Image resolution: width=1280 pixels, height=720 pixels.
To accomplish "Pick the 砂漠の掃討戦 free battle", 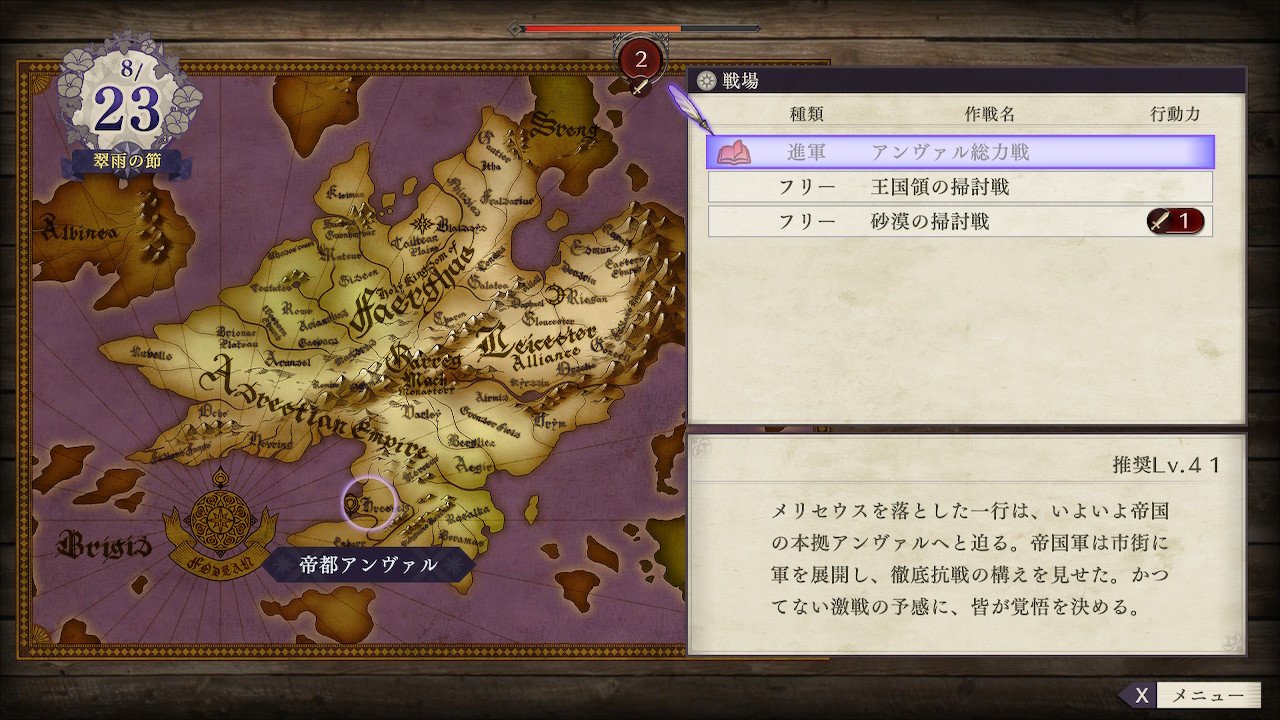I will (959, 221).
